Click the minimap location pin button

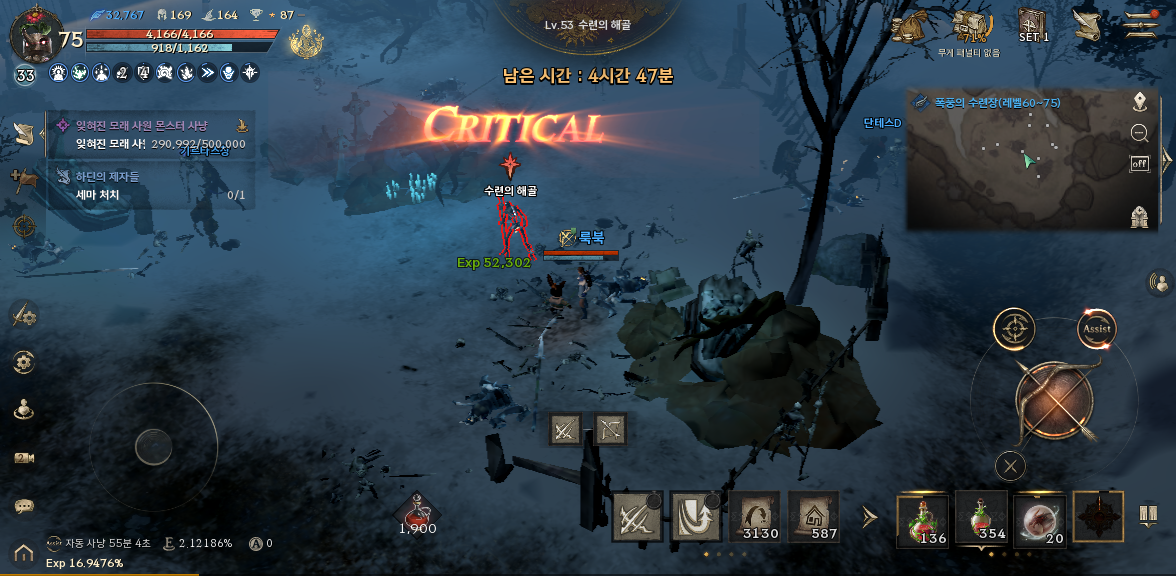tap(1139, 101)
